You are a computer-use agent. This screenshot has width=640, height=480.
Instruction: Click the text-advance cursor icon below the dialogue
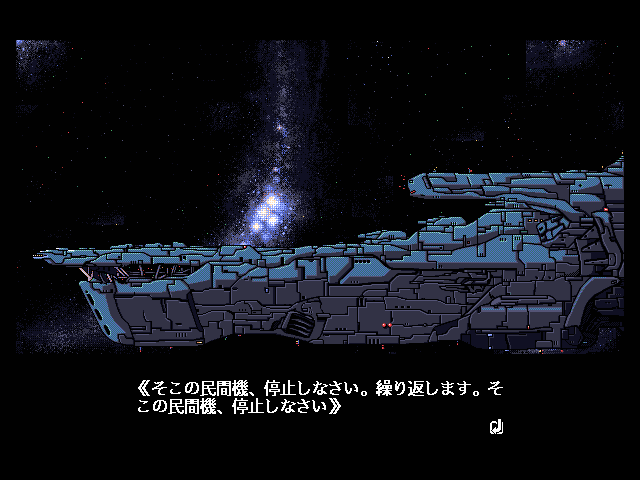pyautogui.click(x=495, y=427)
